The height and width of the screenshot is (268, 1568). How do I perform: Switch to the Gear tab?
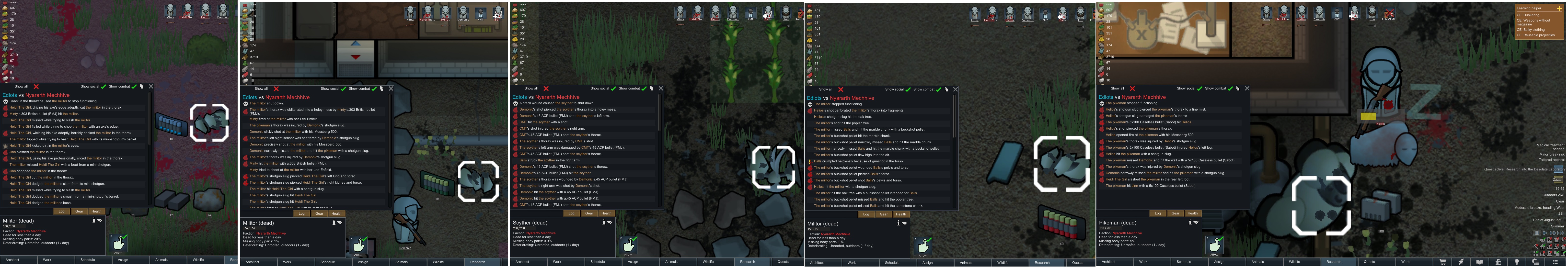tap(79, 212)
